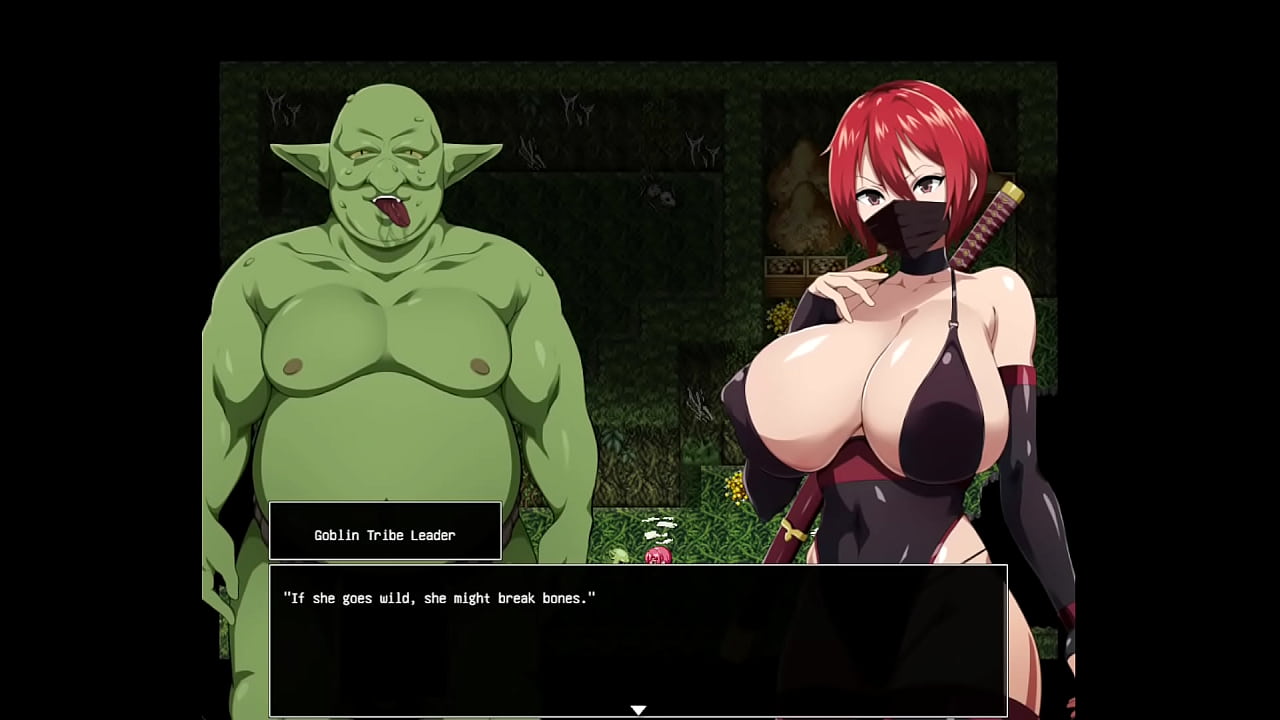Advance dialogue with the continue arrow
The width and height of the screenshot is (1280, 720).
(x=638, y=710)
